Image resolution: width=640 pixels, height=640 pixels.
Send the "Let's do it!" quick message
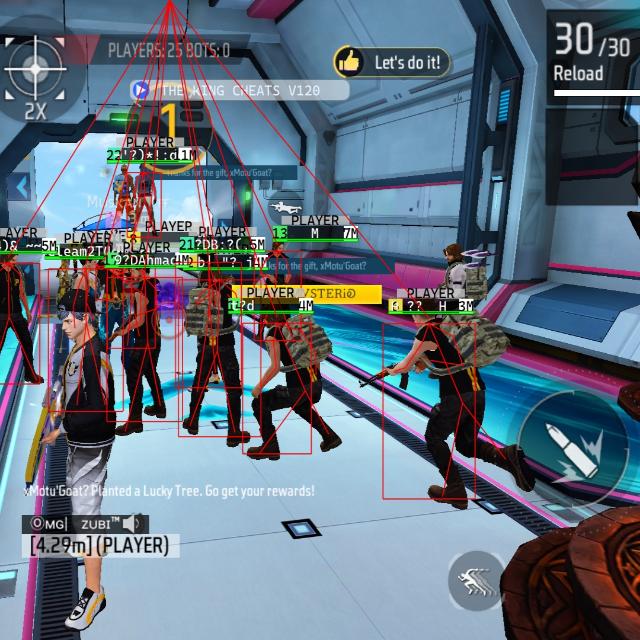(392, 62)
